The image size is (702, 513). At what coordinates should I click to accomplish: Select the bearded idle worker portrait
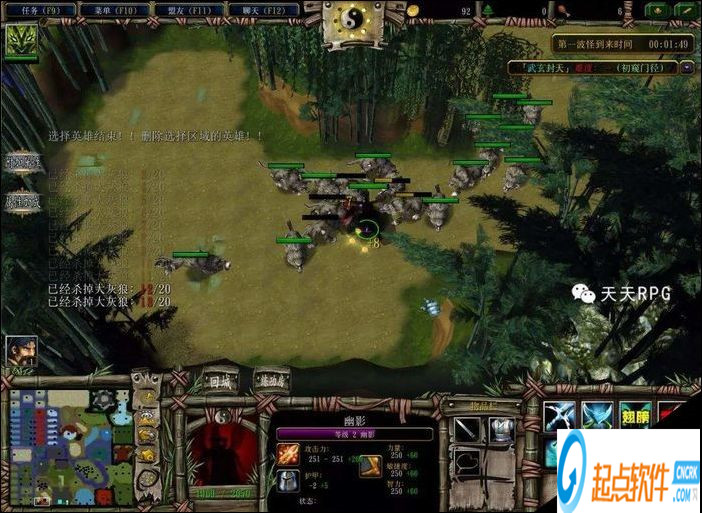21,351
